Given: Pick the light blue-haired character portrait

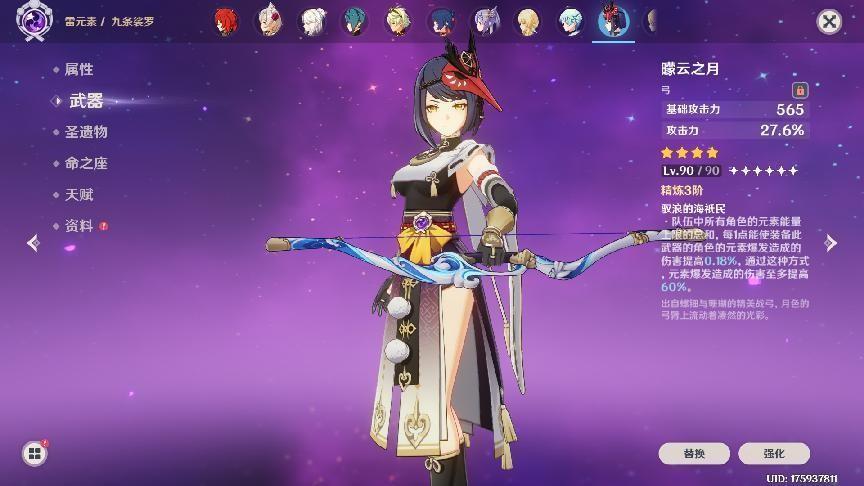Looking at the screenshot, I should point(570,20).
